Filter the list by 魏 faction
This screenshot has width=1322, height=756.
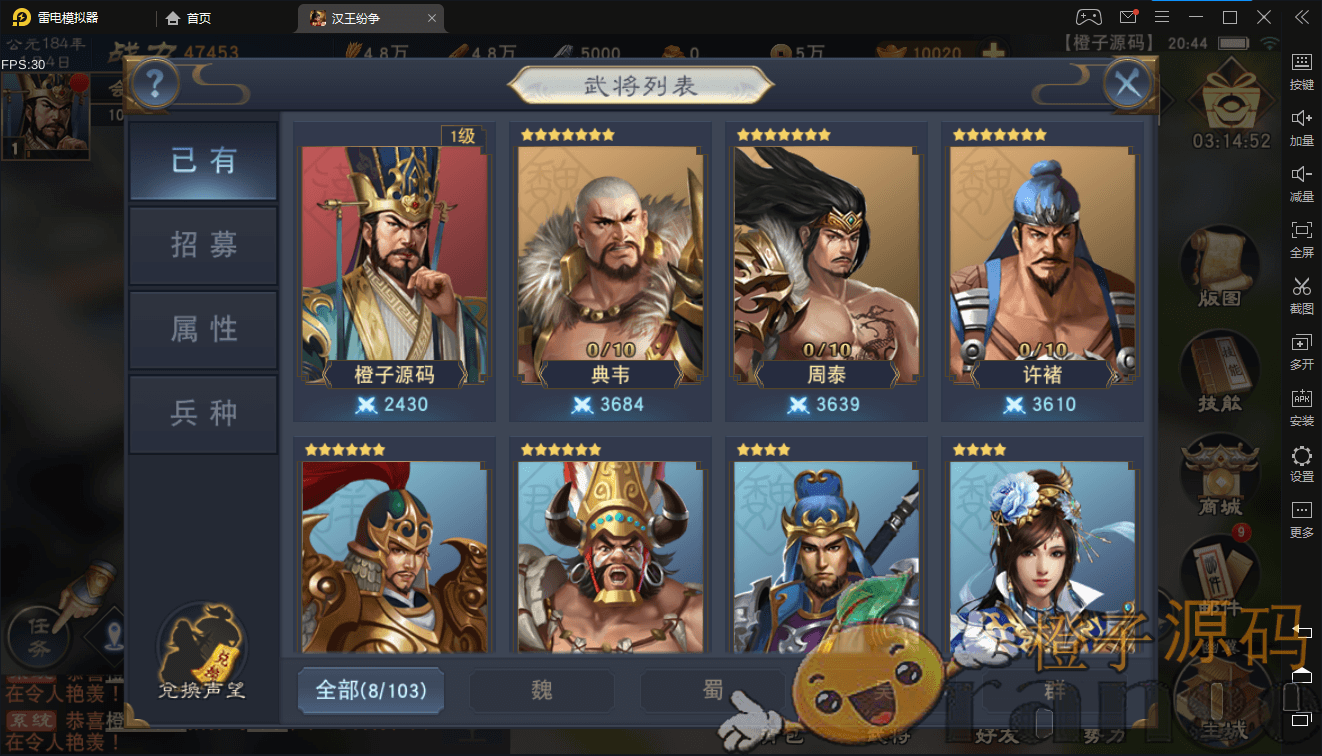541,690
